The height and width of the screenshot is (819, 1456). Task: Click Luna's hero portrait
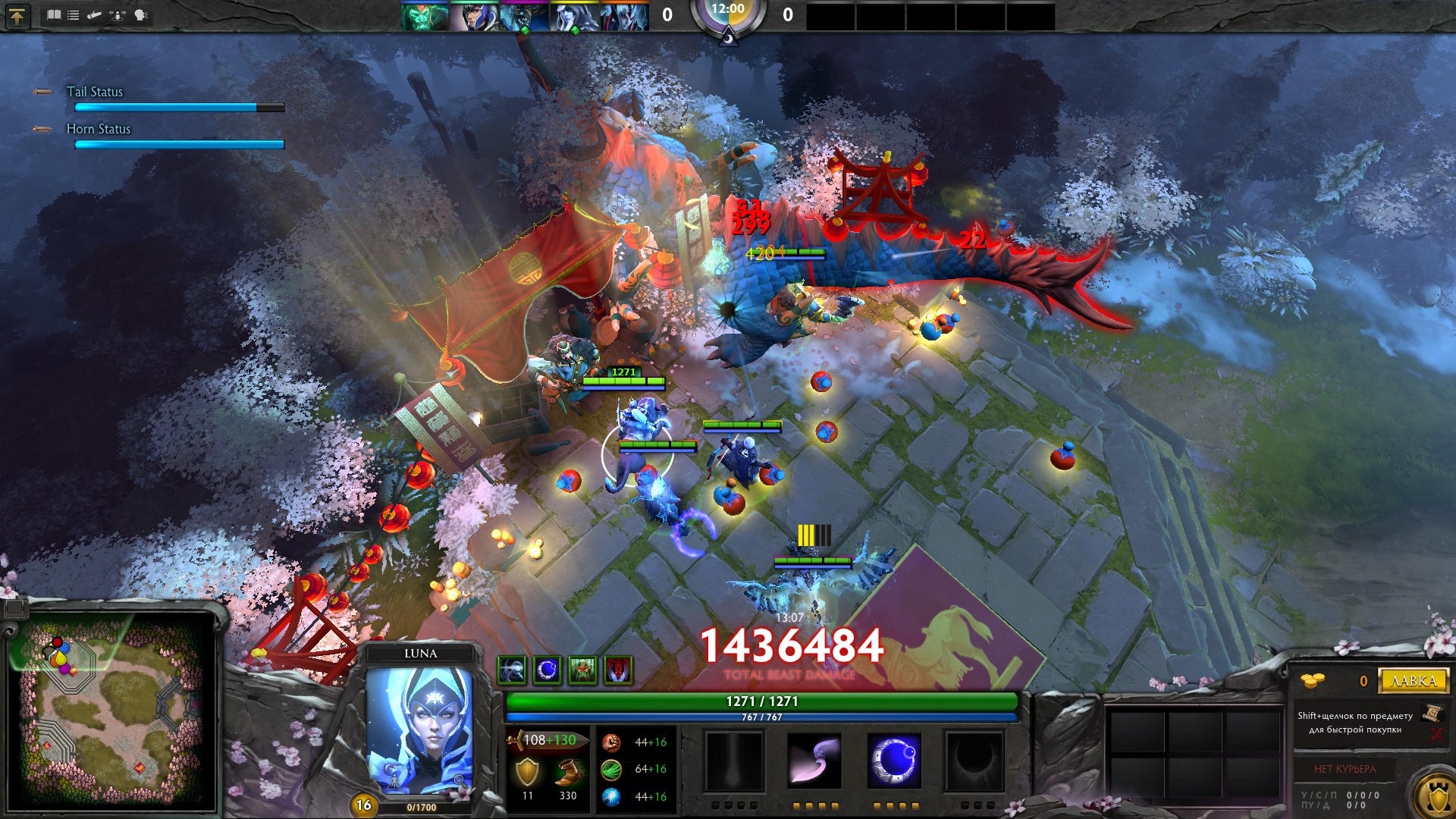point(421,728)
